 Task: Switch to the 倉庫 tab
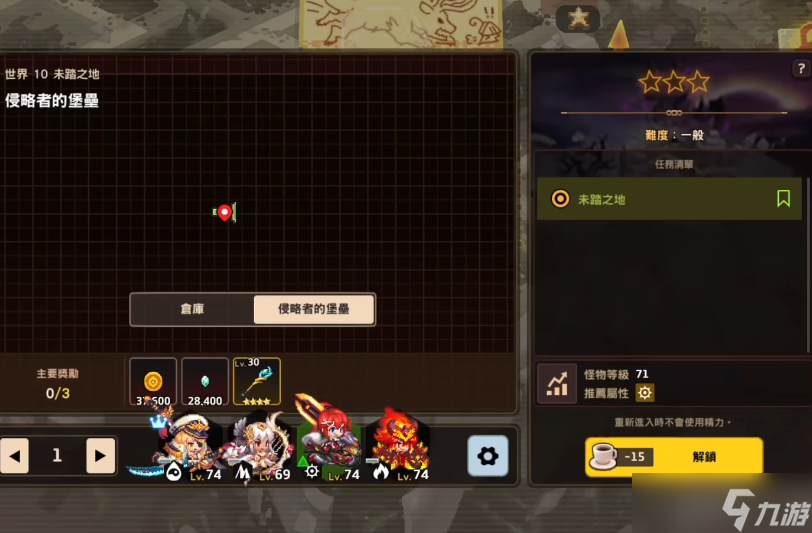click(192, 310)
